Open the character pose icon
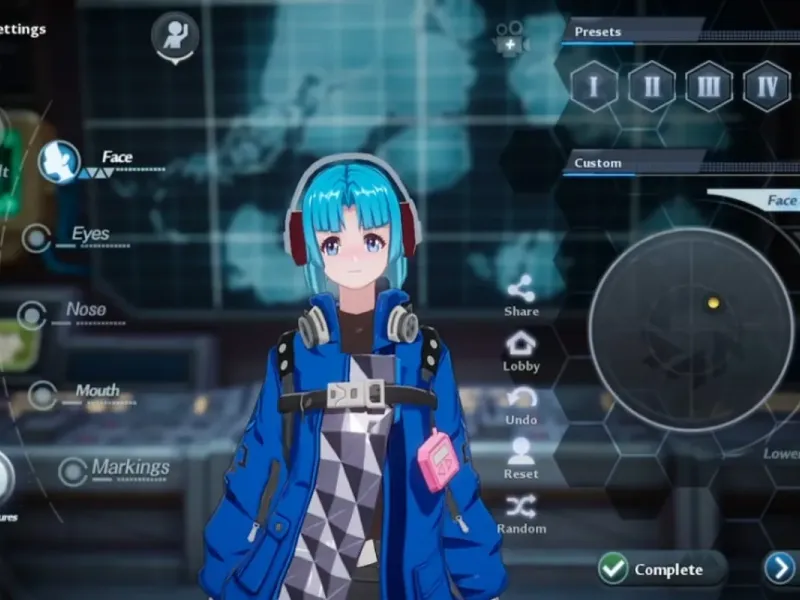 pyautogui.click(x=175, y=35)
